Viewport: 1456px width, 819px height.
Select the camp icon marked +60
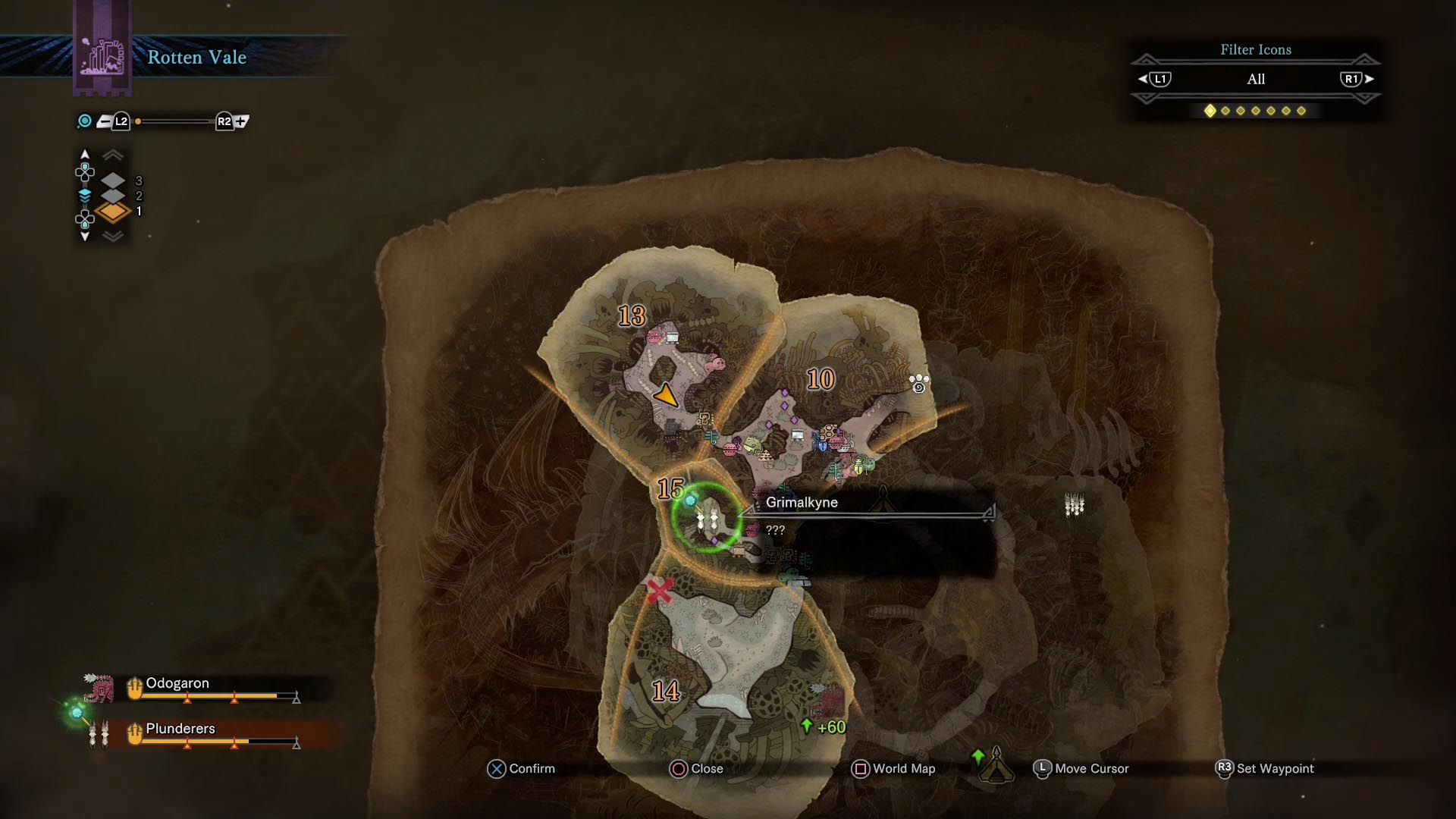point(827,701)
